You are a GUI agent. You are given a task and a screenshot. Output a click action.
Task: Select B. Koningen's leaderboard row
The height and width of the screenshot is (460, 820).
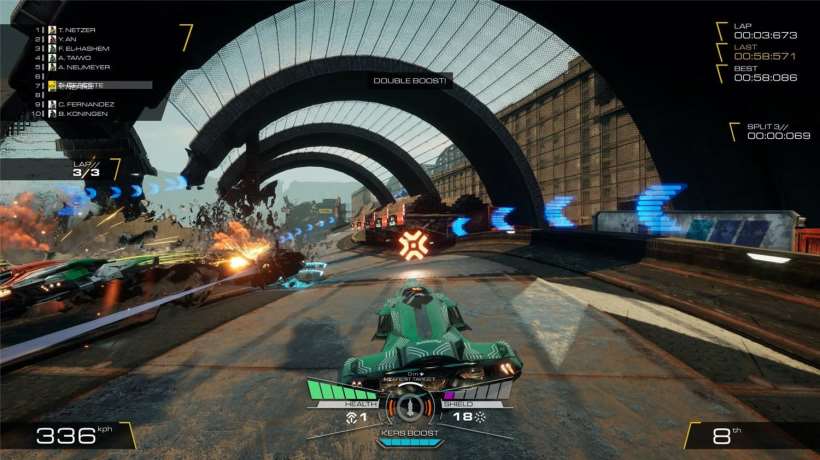(x=80, y=113)
